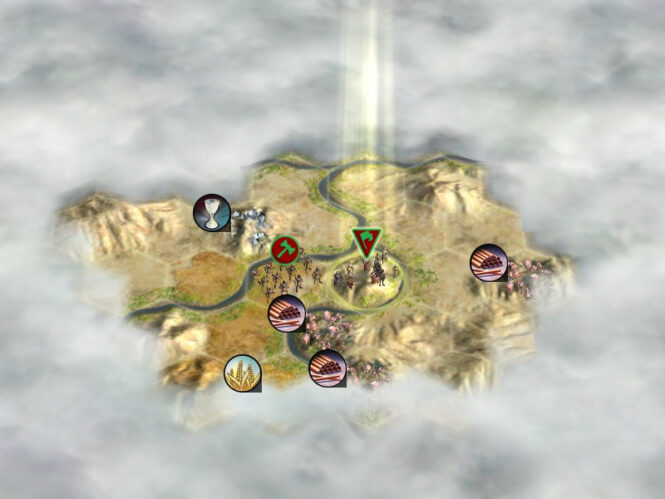
Task: Select the settler's green triangular flag
Action: click(x=366, y=241)
